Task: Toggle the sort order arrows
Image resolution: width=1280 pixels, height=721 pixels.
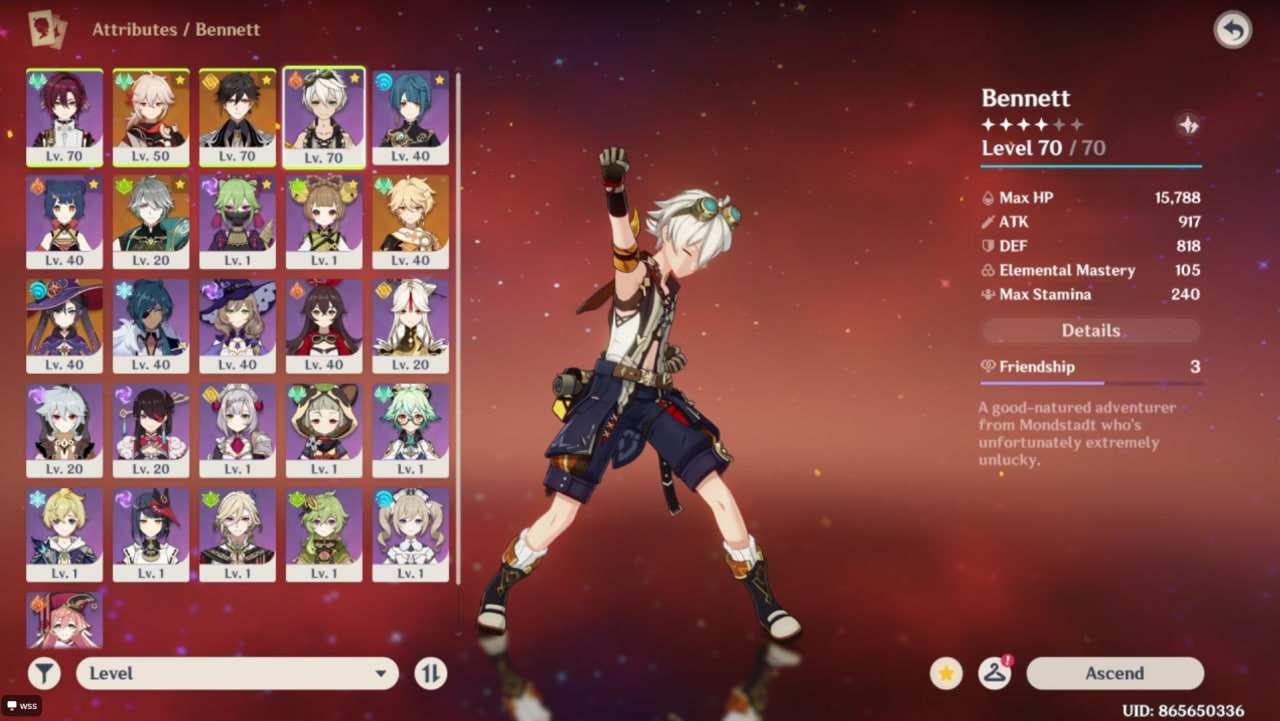Action: pos(430,673)
